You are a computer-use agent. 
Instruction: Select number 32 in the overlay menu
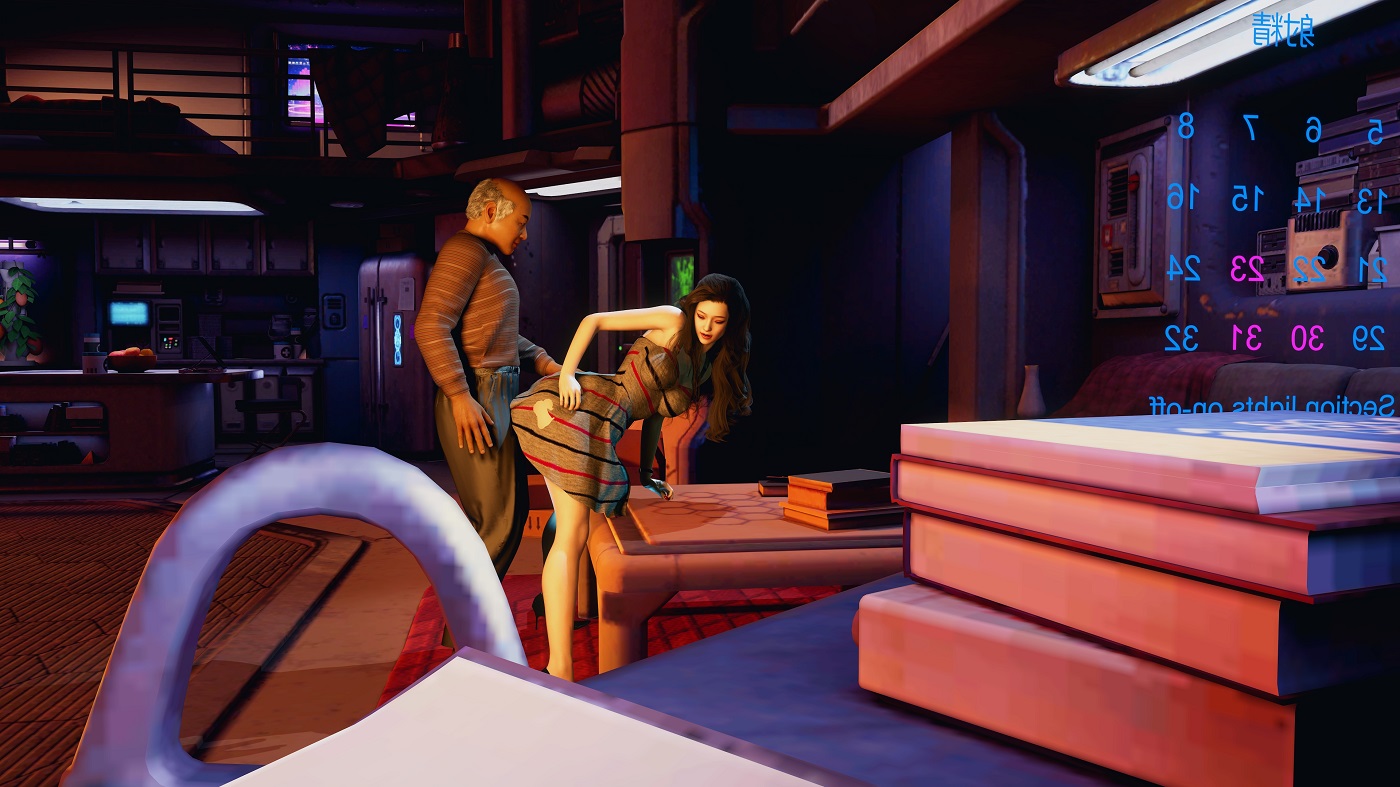1182,338
